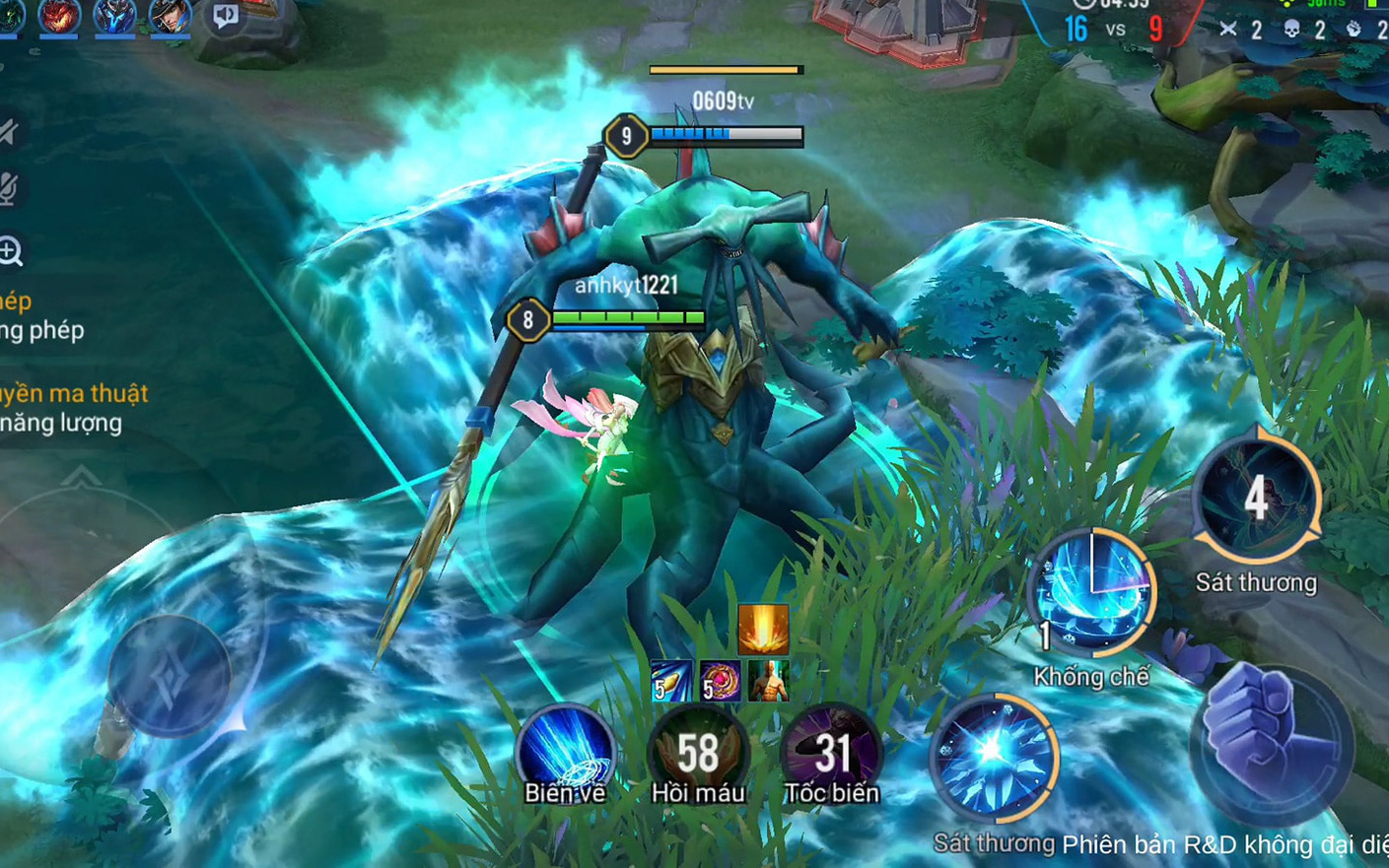Screen dimensions: 1389x868
Task: Choose the blue armored teammate portrait
Action: click(x=113, y=16)
